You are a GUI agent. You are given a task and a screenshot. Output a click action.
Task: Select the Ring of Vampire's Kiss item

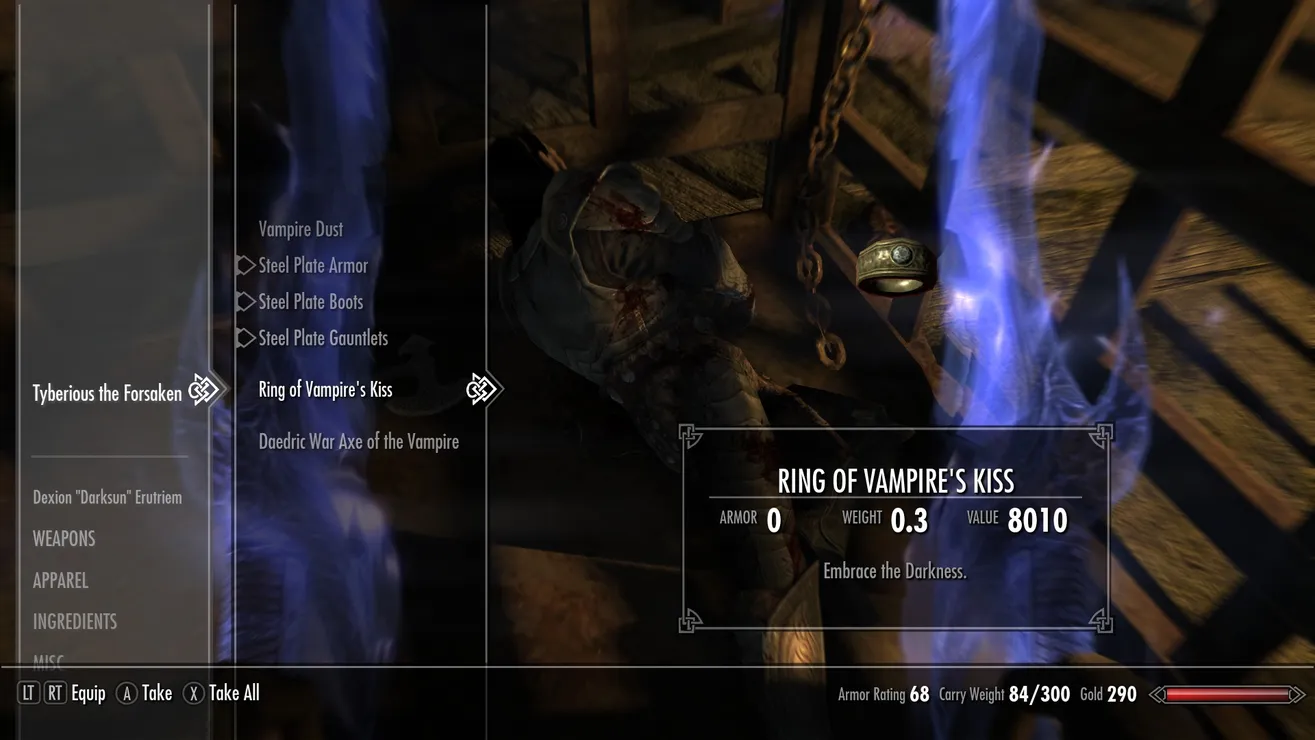325,390
